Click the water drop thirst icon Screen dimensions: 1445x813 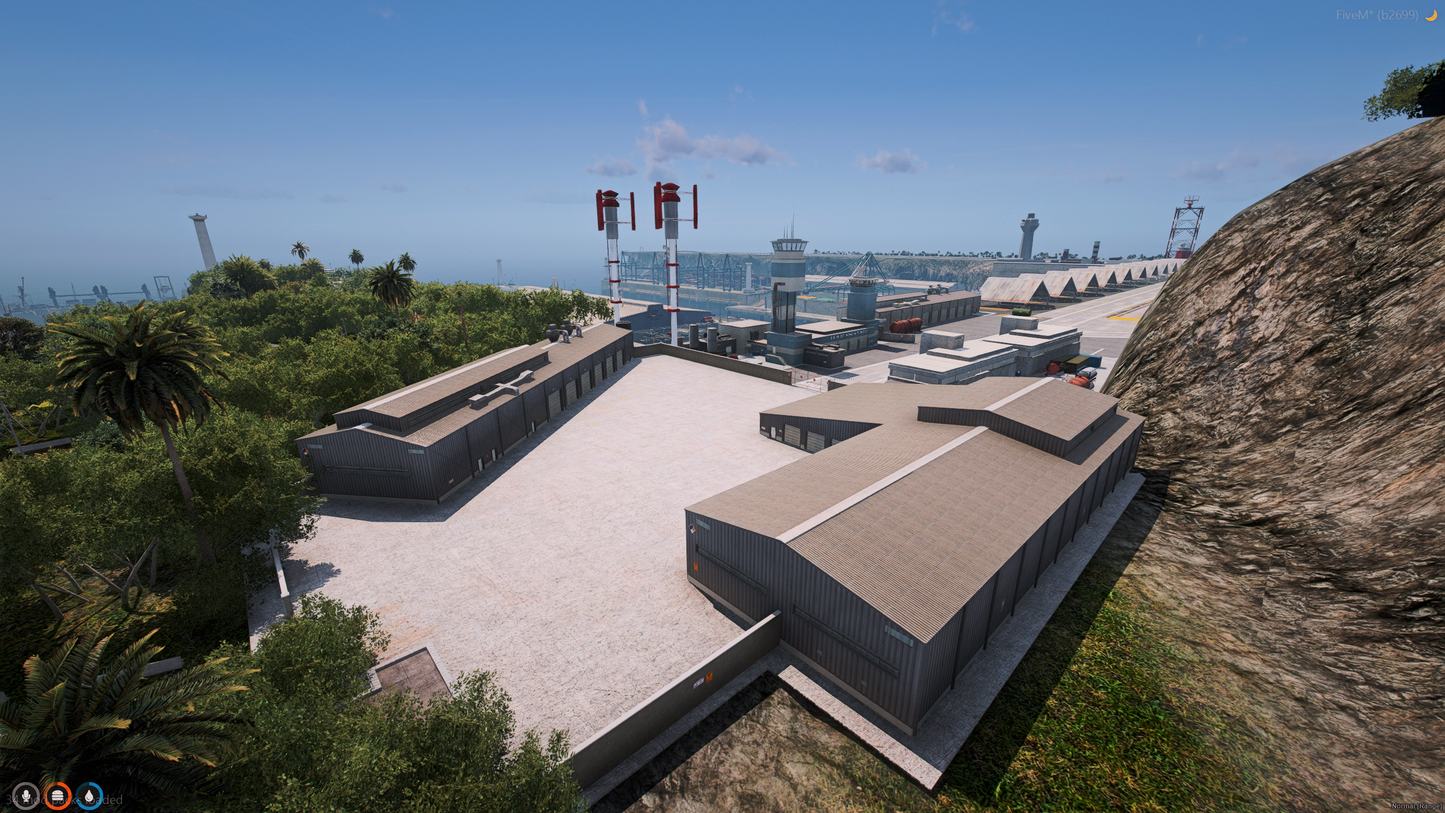click(89, 796)
